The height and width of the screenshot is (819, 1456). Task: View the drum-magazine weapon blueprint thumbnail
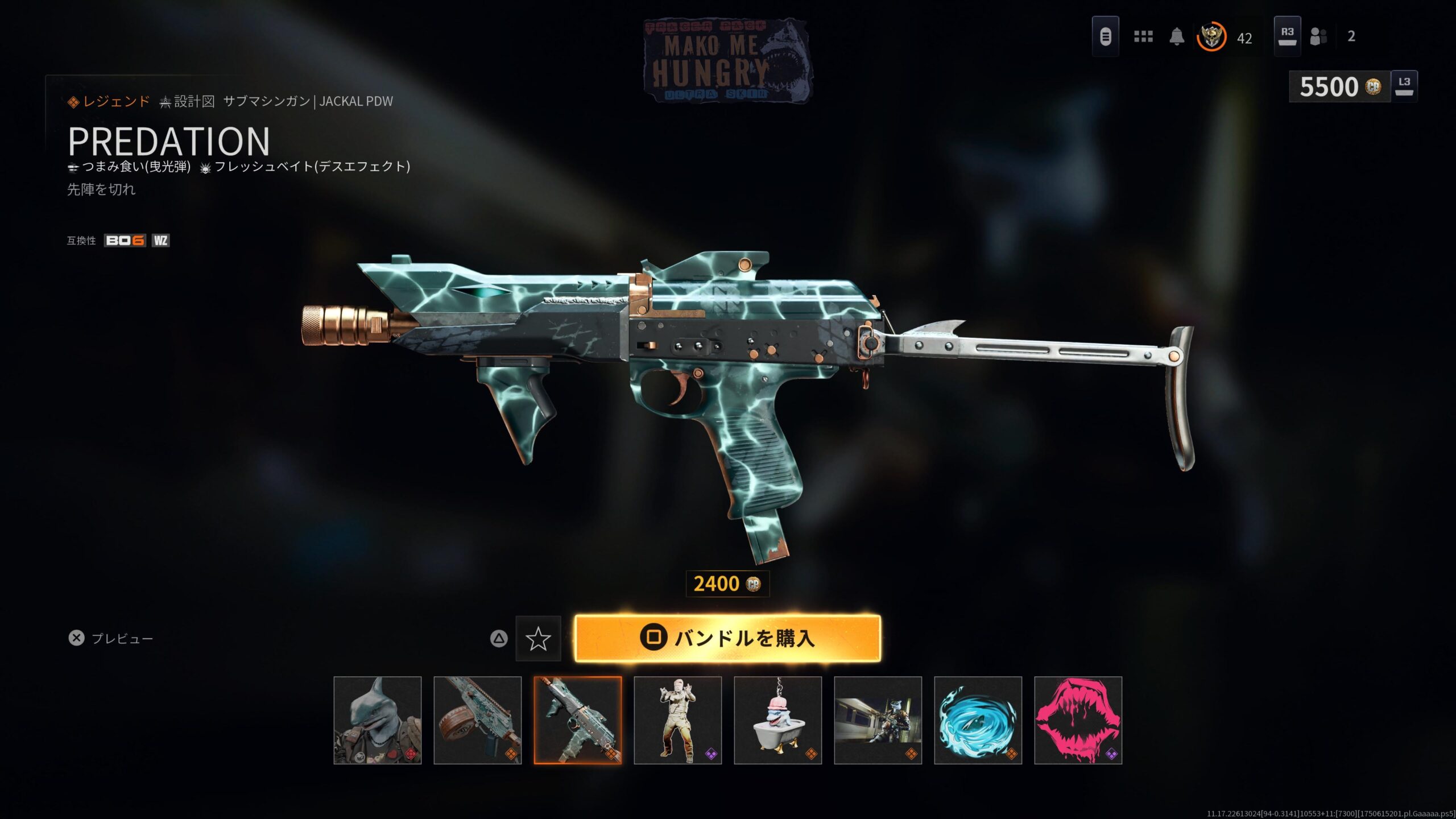tap(478, 720)
